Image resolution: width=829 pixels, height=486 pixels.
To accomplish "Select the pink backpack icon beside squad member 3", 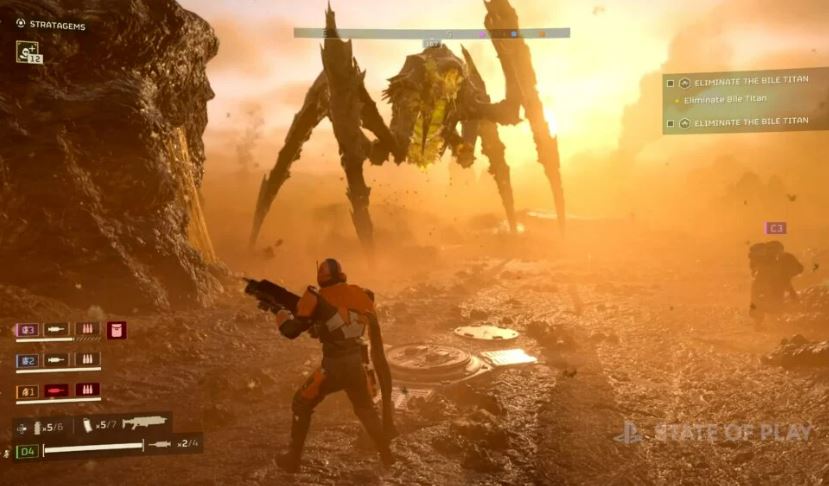I will [x=117, y=330].
